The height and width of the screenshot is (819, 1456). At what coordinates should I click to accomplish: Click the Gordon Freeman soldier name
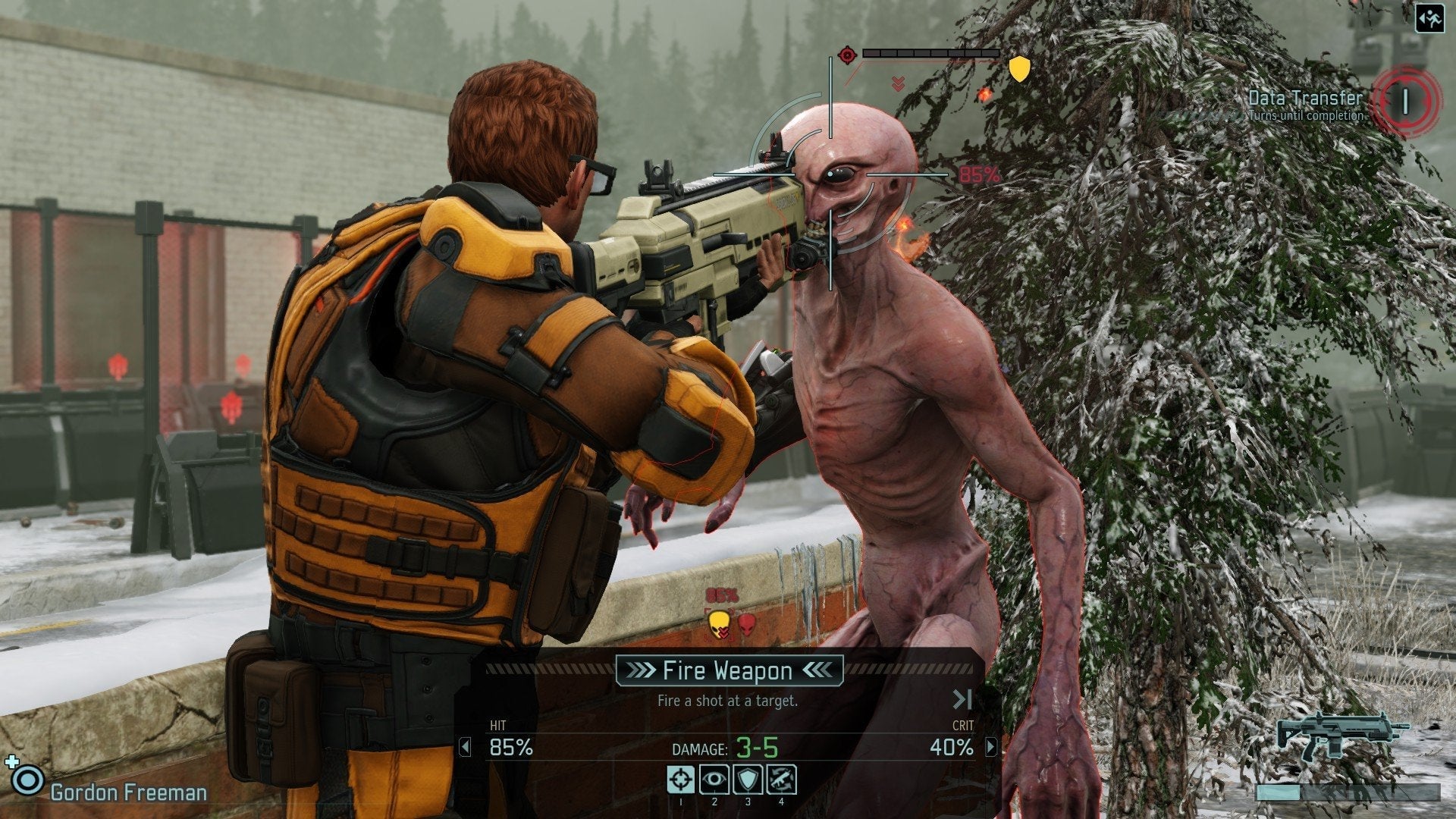(x=128, y=792)
